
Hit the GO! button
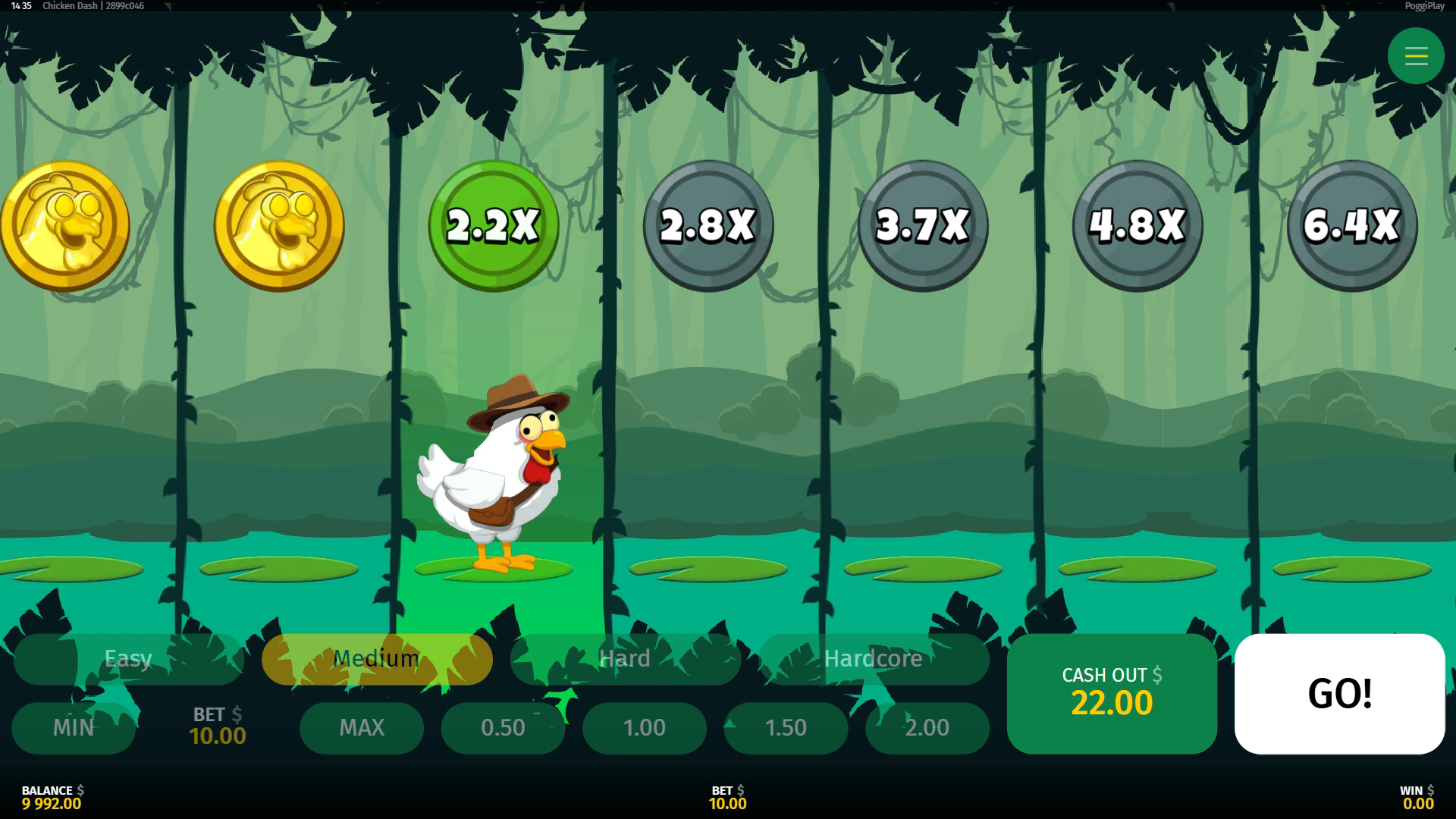coord(1339,693)
